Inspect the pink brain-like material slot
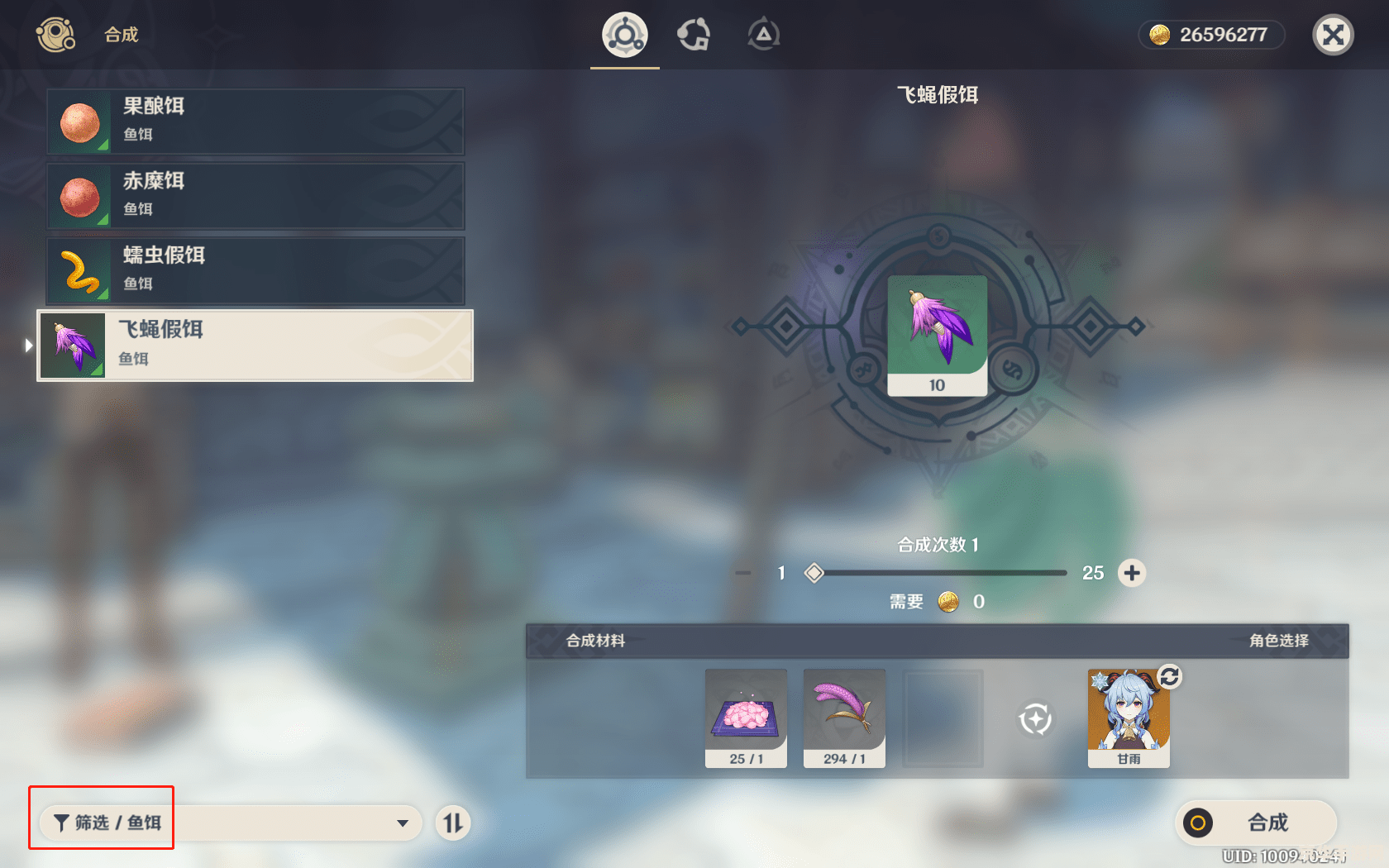This screenshot has height=868, width=1389. (x=746, y=718)
